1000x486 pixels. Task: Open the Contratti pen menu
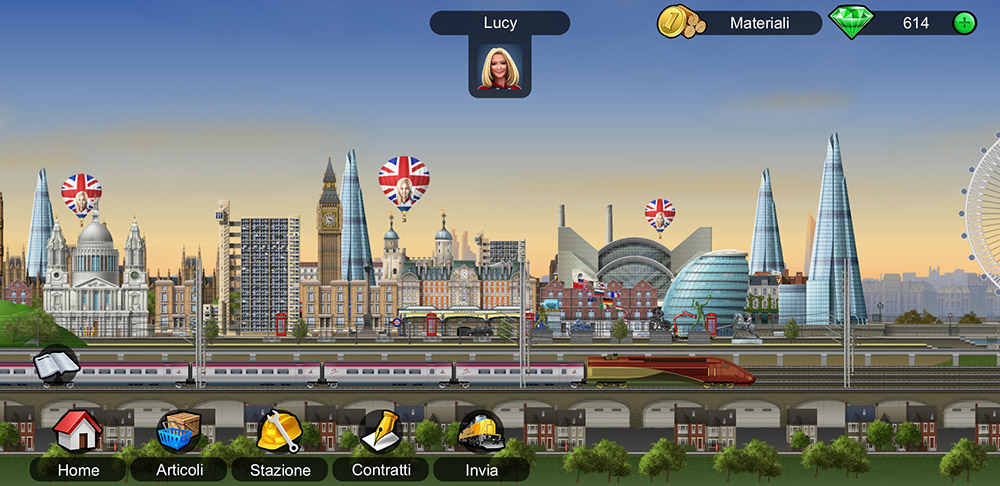(x=380, y=432)
